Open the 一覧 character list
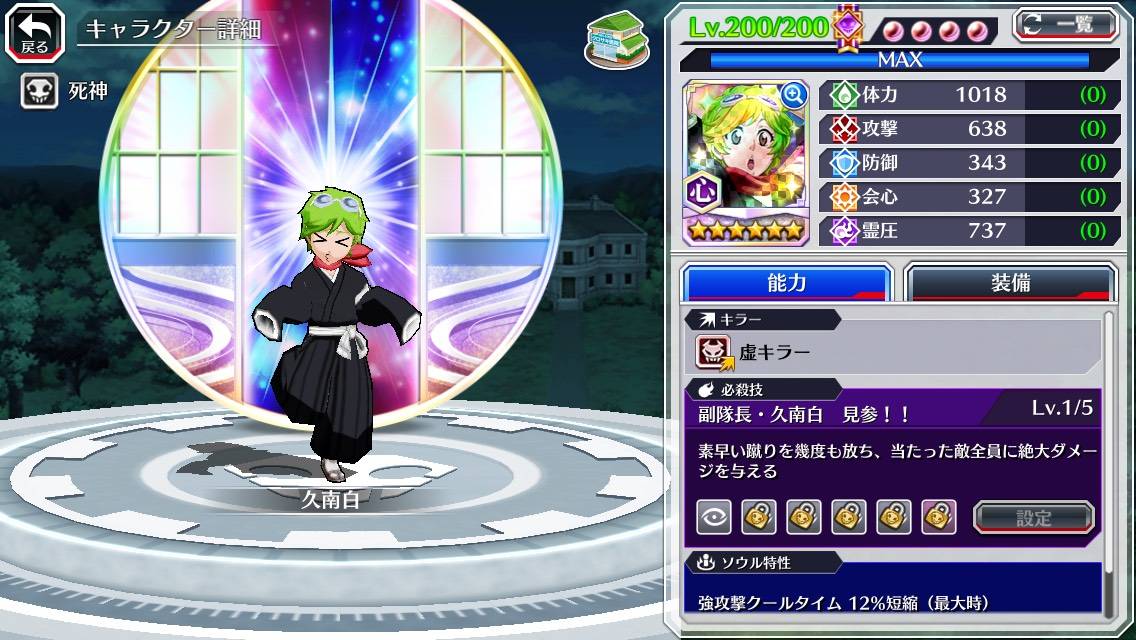The width and height of the screenshot is (1136, 640). (x=1066, y=24)
